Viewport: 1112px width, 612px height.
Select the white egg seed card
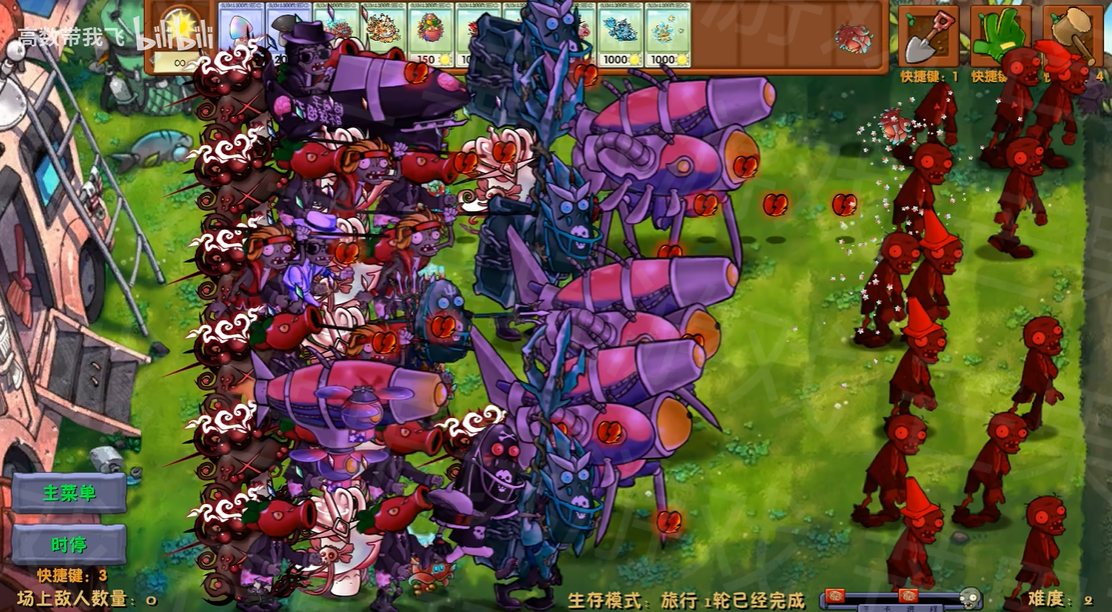(242, 34)
